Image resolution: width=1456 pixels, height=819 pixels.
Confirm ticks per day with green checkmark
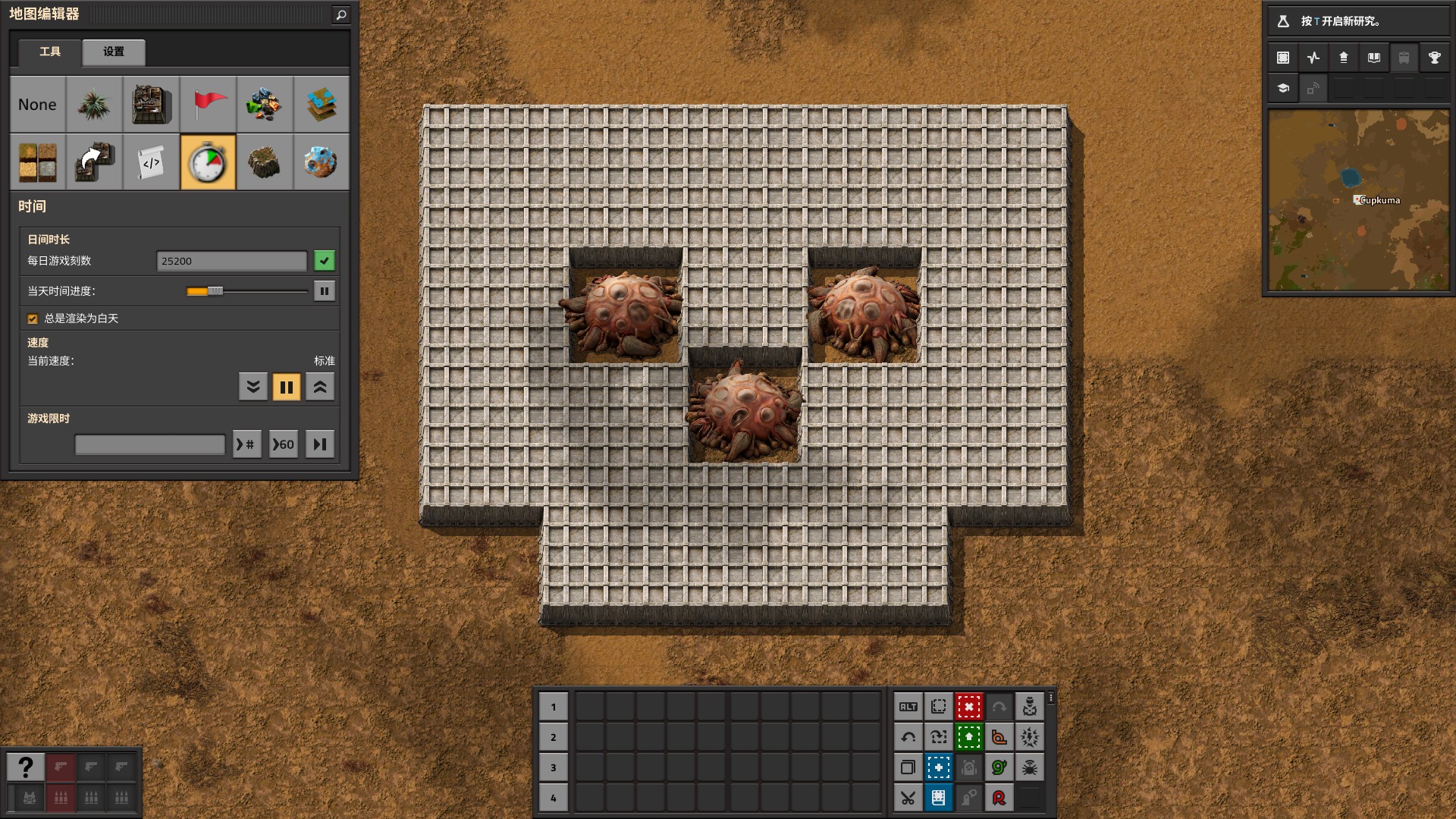click(325, 261)
